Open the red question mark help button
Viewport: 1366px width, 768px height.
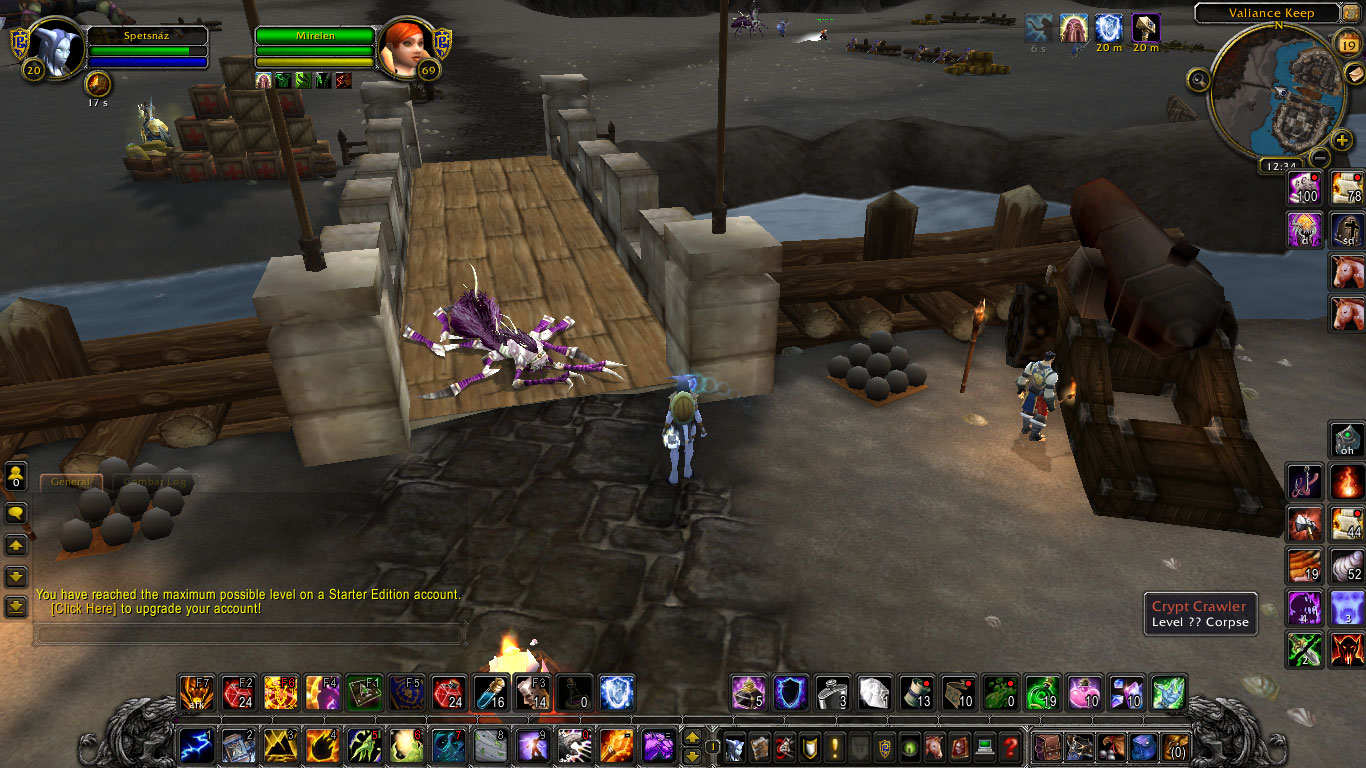(1011, 747)
